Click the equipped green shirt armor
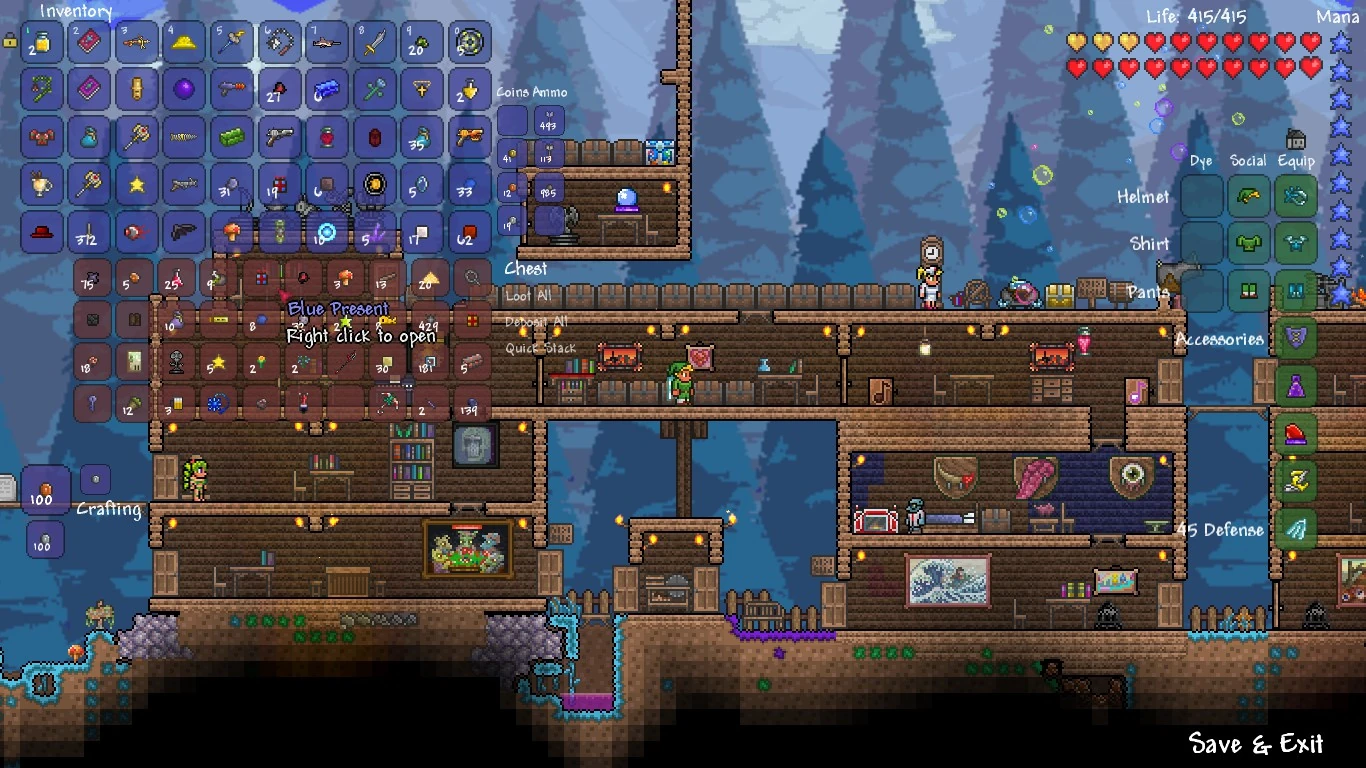 pyautogui.click(x=1248, y=242)
